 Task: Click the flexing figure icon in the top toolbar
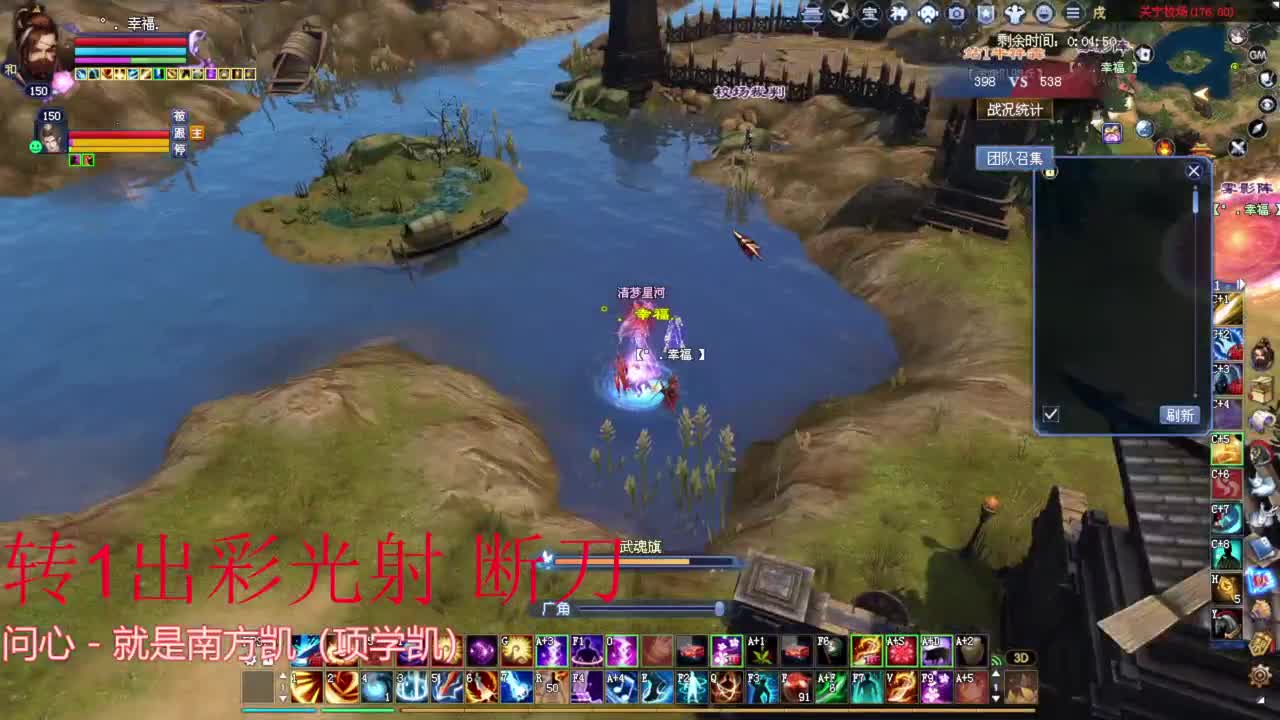tap(1013, 12)
